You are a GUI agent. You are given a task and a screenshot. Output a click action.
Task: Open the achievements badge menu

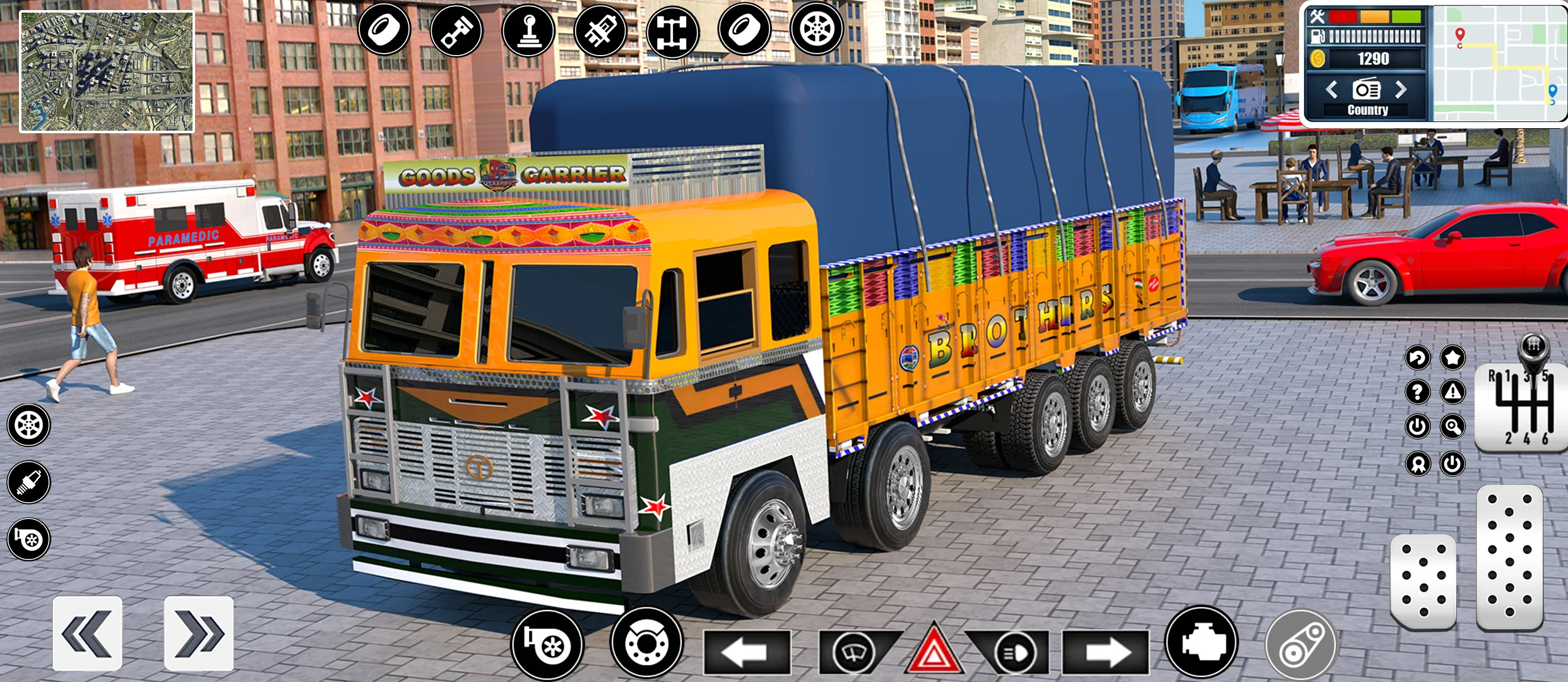pyautogui.click(x=1418, y=464)
